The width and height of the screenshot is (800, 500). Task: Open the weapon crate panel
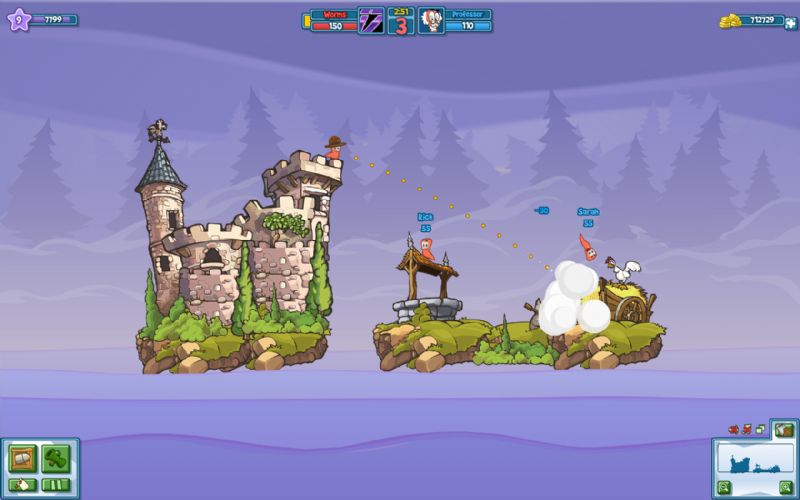tap(22, 457)
